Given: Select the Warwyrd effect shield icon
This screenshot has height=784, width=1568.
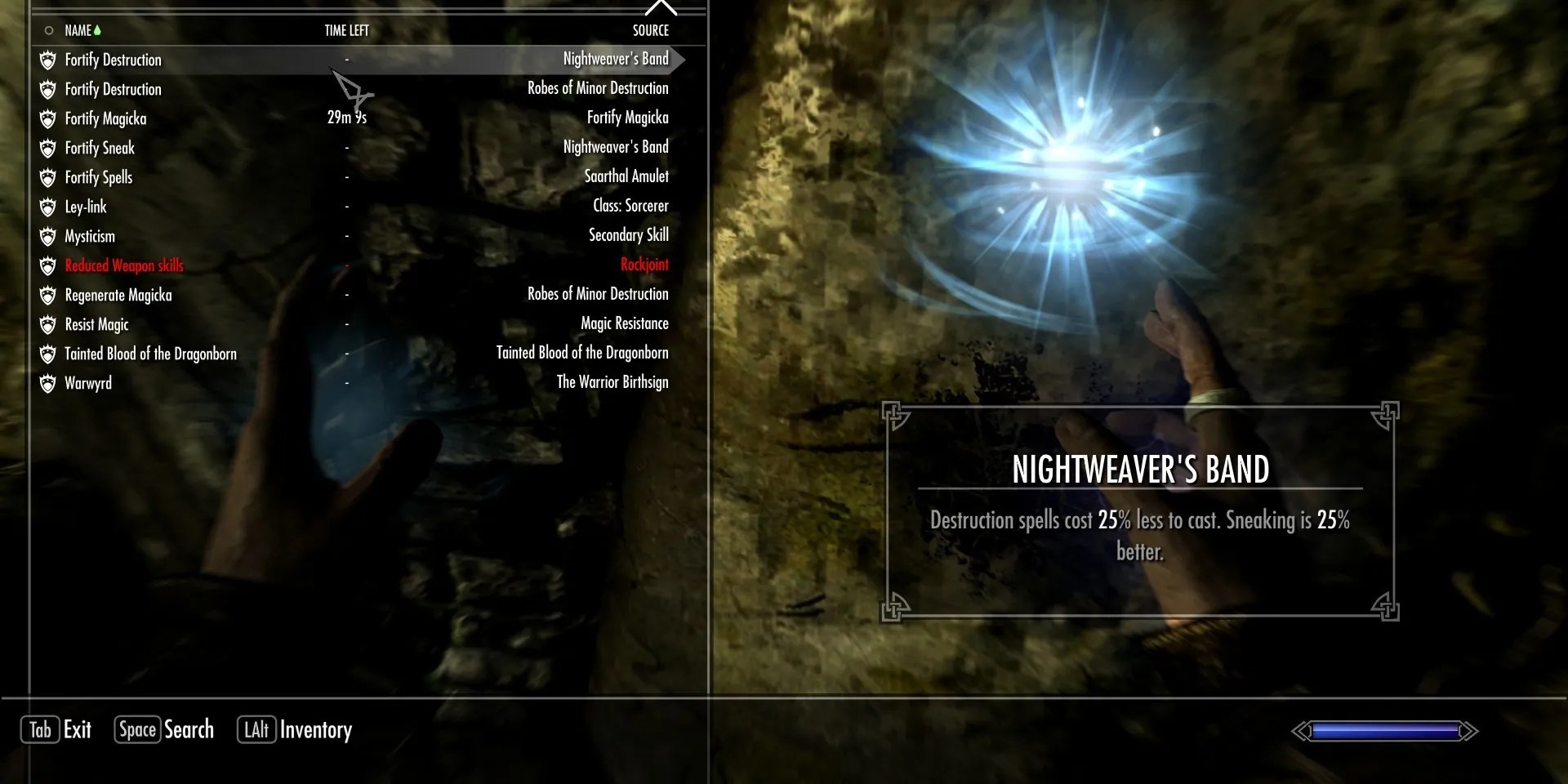Looking at the screenshot, I should click(x=47, y=383).
